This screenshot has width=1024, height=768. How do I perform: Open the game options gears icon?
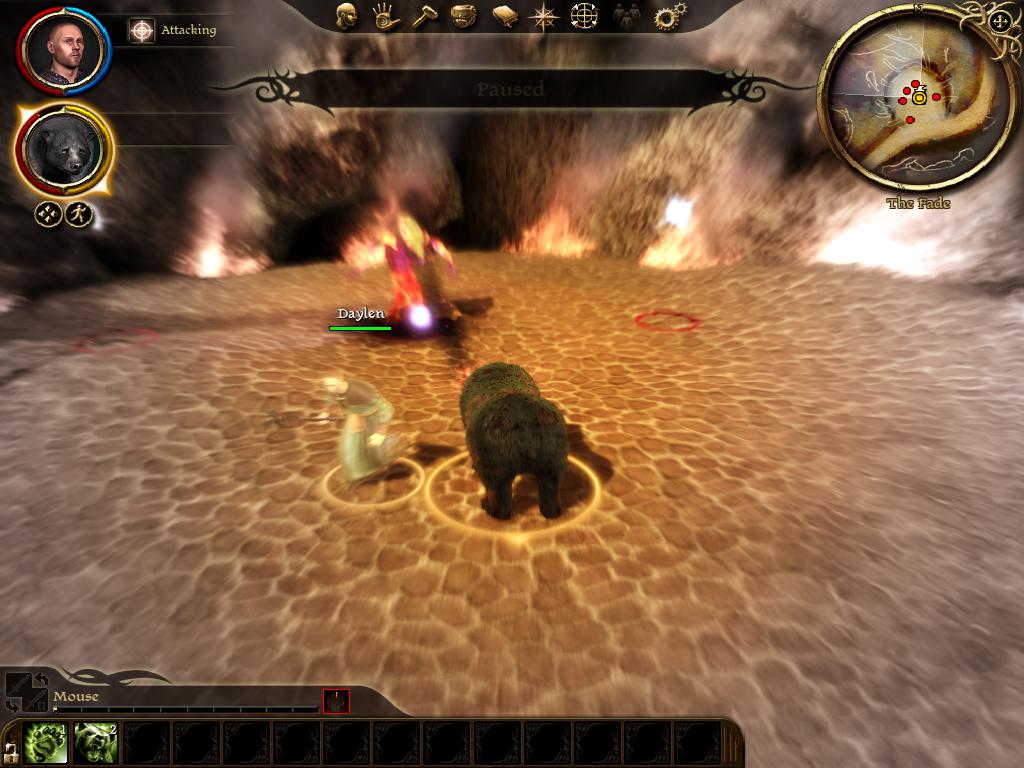click(x=666, y=16)
